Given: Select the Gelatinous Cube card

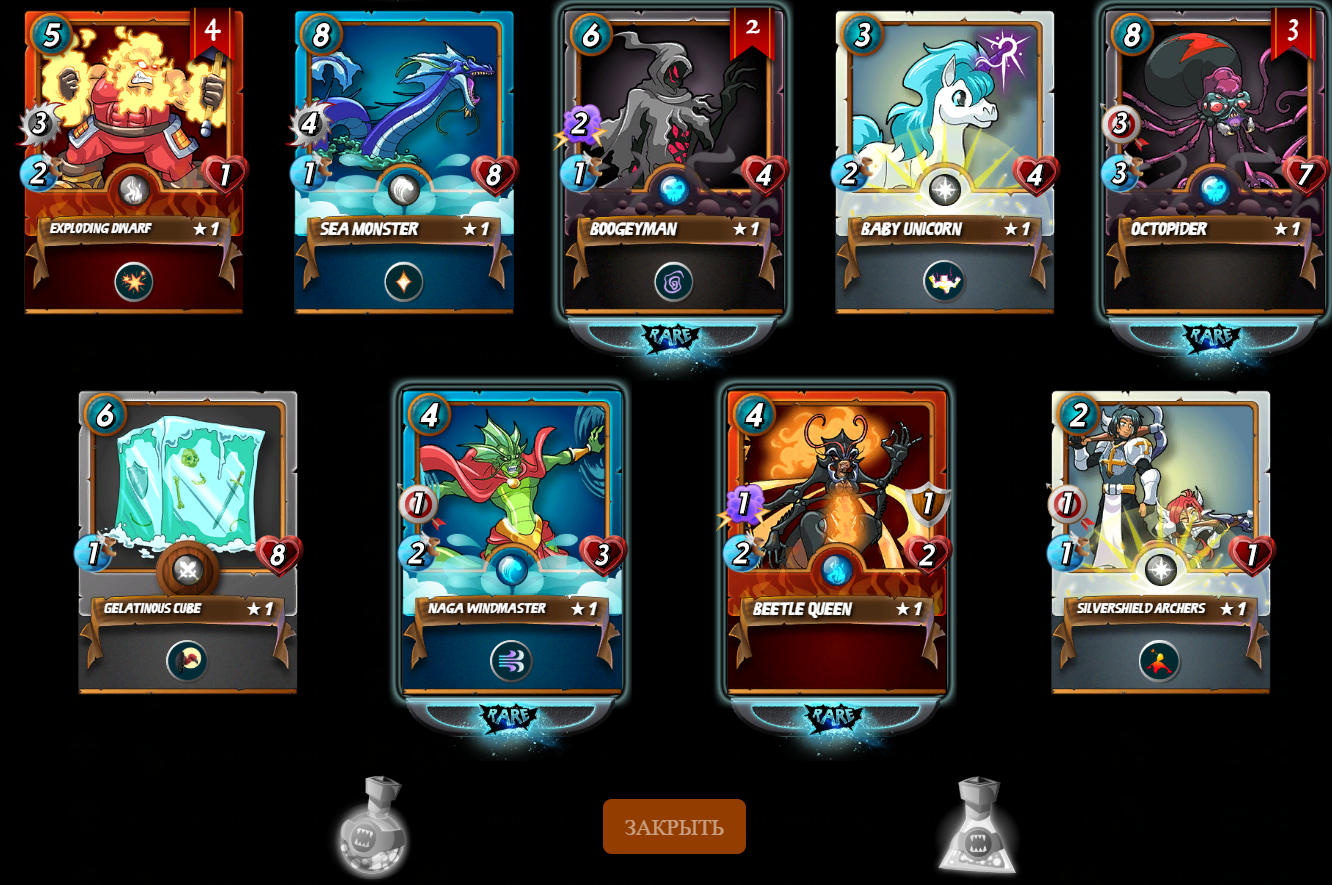Looking at the screenshot, I should [x=188, y=541].
